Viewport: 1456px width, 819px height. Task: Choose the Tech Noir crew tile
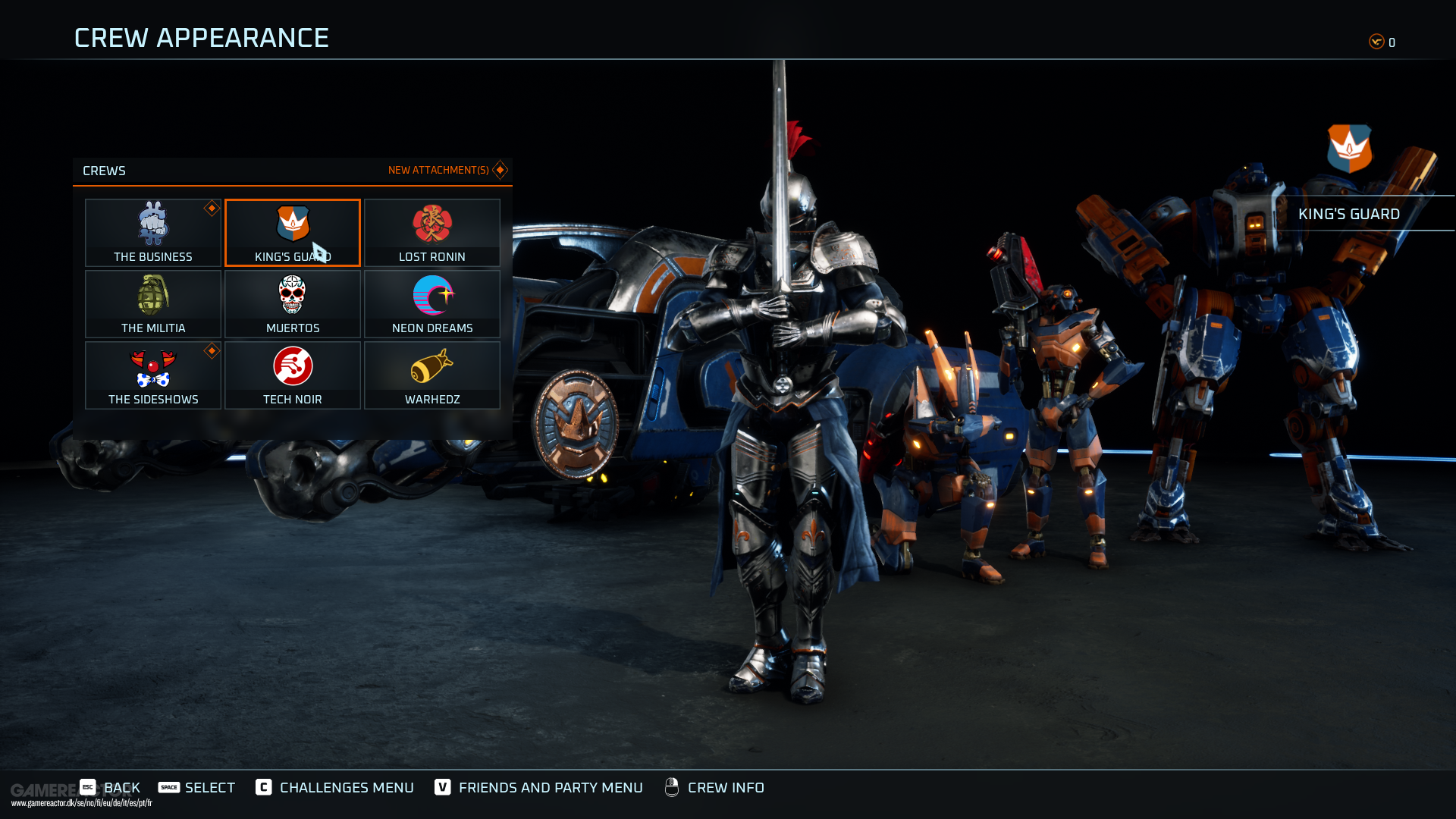293,375
